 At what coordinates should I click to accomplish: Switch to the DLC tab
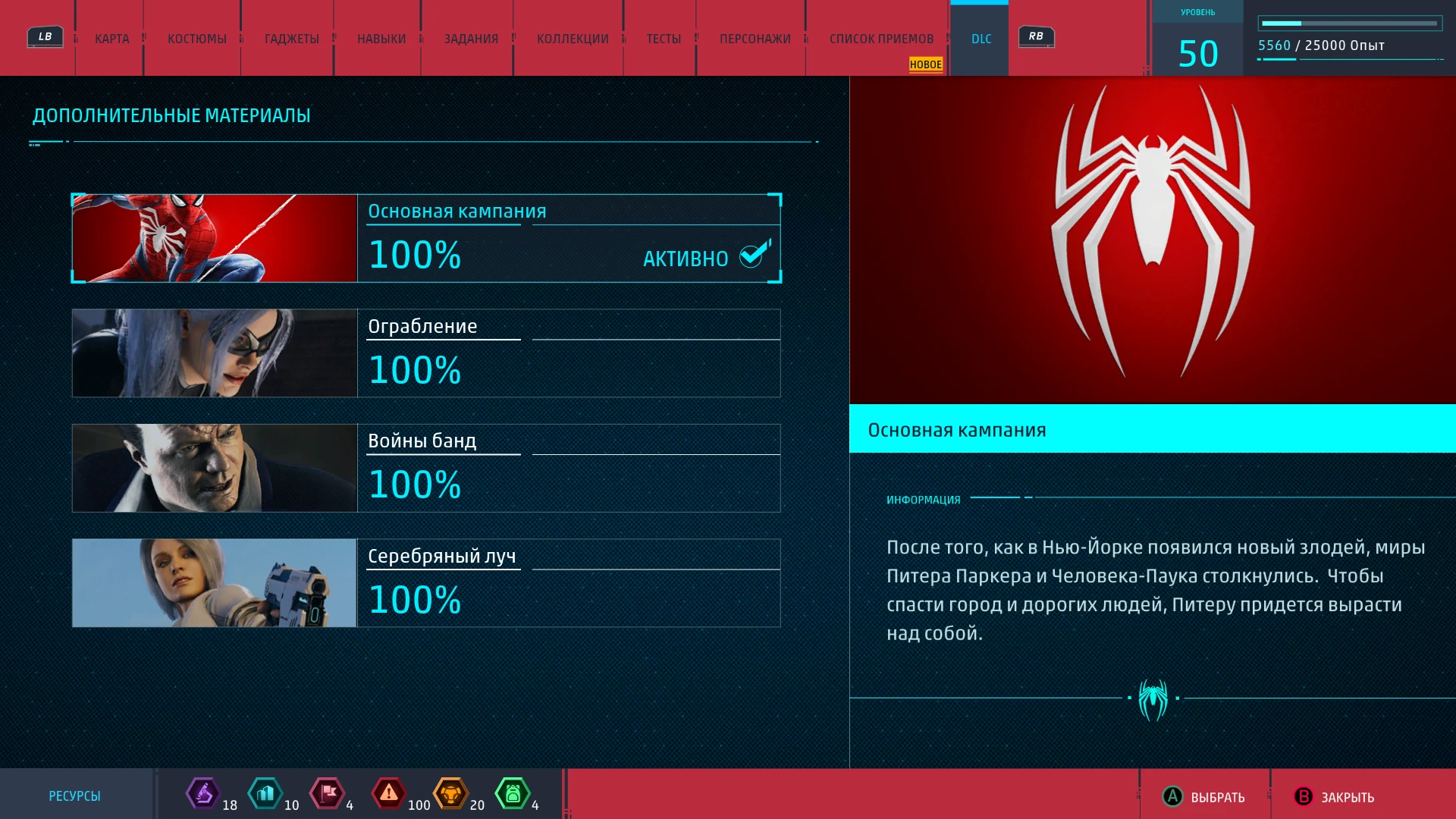(x=980, y=38)
